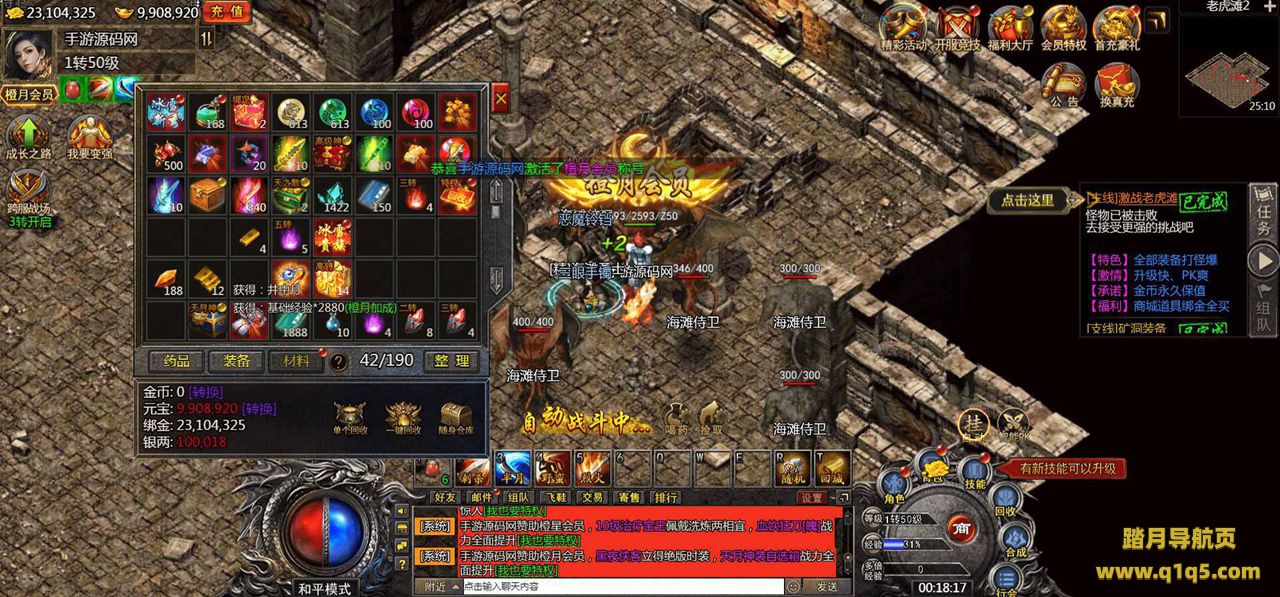The image size is (1280, 597).
Task: Activate the 烈火 fire skill
Action: [x=591, y=468]
